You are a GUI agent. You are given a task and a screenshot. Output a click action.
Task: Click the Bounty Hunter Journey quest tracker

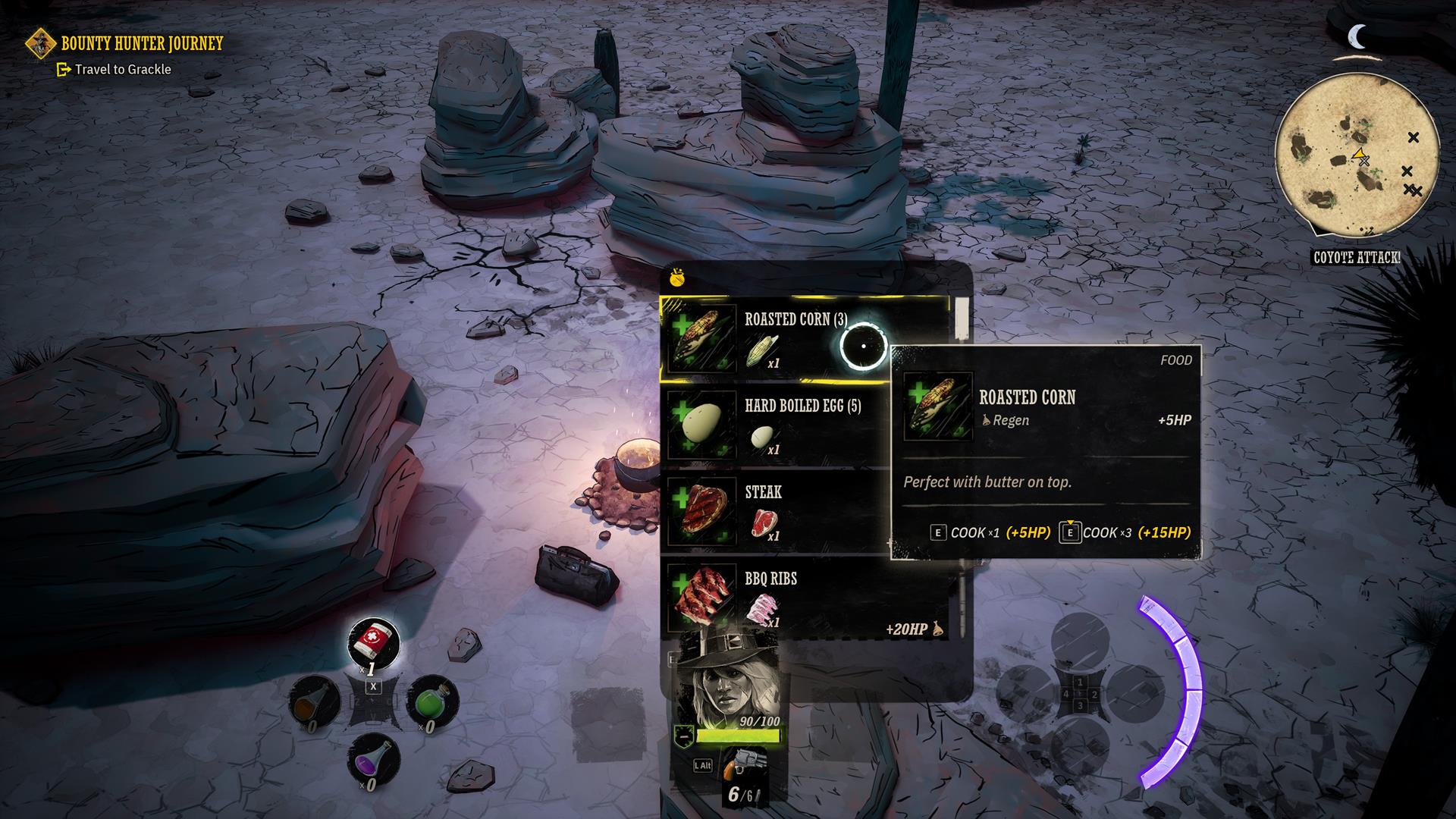point(141,43)
